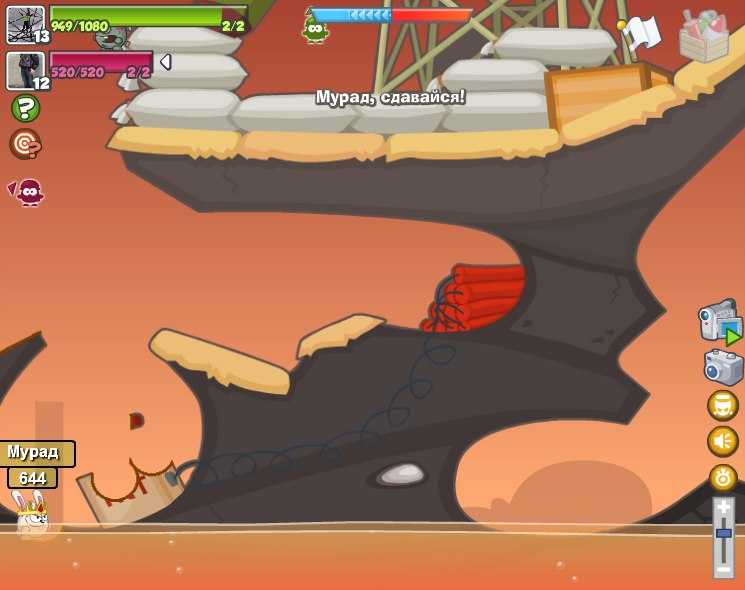Image resolution: width=745 pixels, height=590 pixels.
Task: Click the green character icon under turn bar
Action: click(x=316, y=30)
